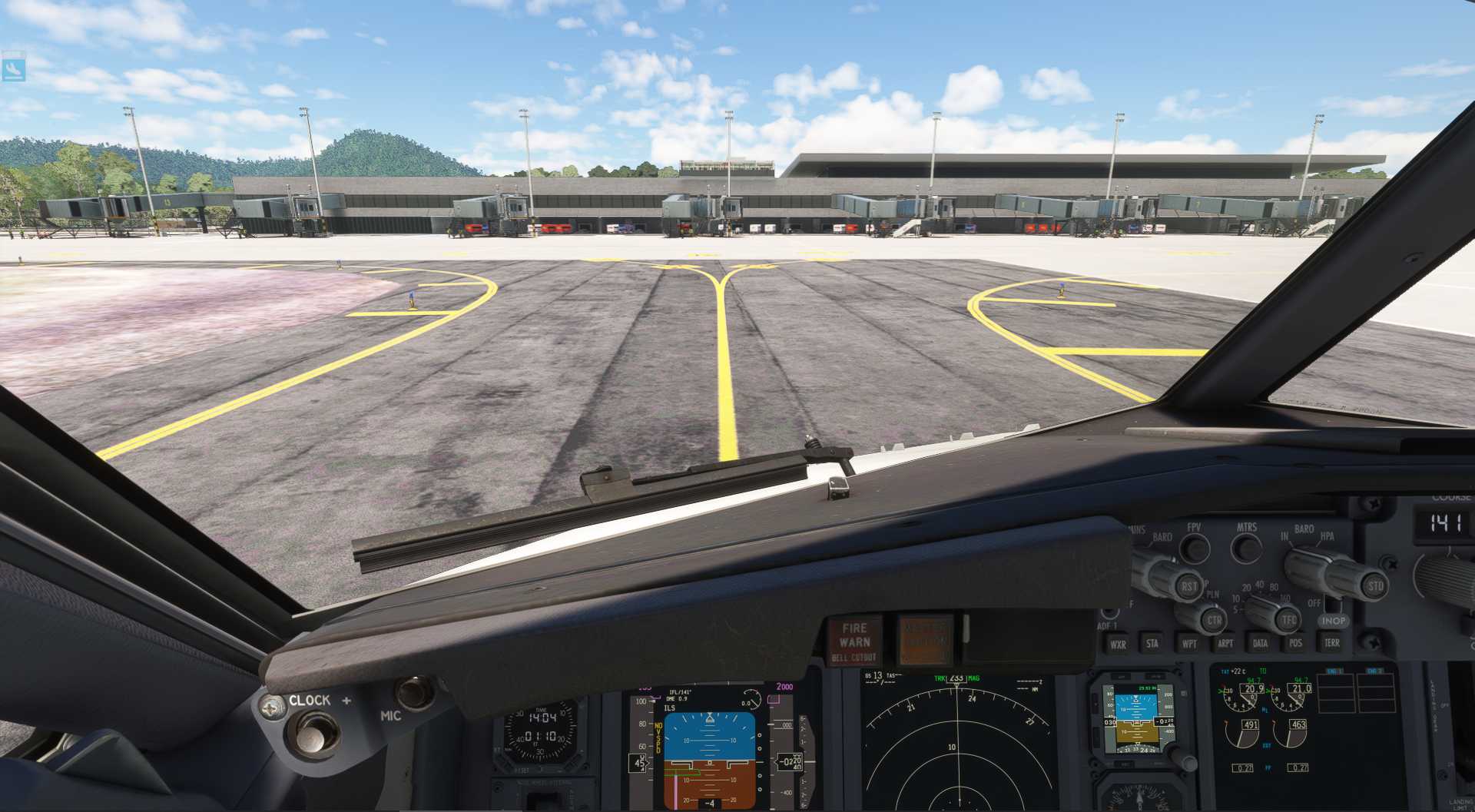Turn on the TERR terrain button

click(x=1331, y=642)
